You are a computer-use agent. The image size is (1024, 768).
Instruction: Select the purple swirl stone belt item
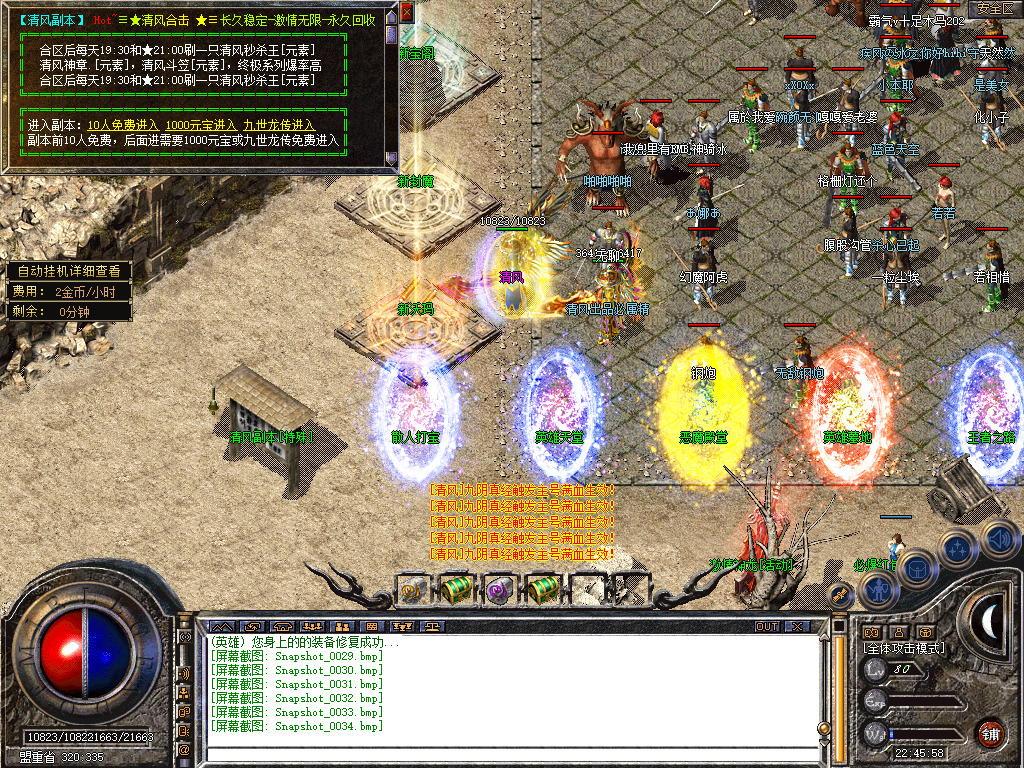pyautogui.click(x=499, y=590)
